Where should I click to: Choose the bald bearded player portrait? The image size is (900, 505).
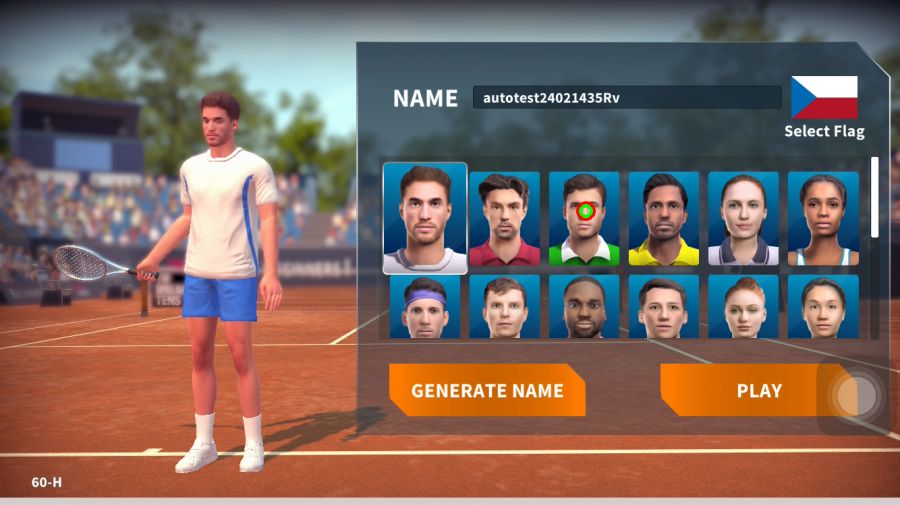(x=584, y=306)
